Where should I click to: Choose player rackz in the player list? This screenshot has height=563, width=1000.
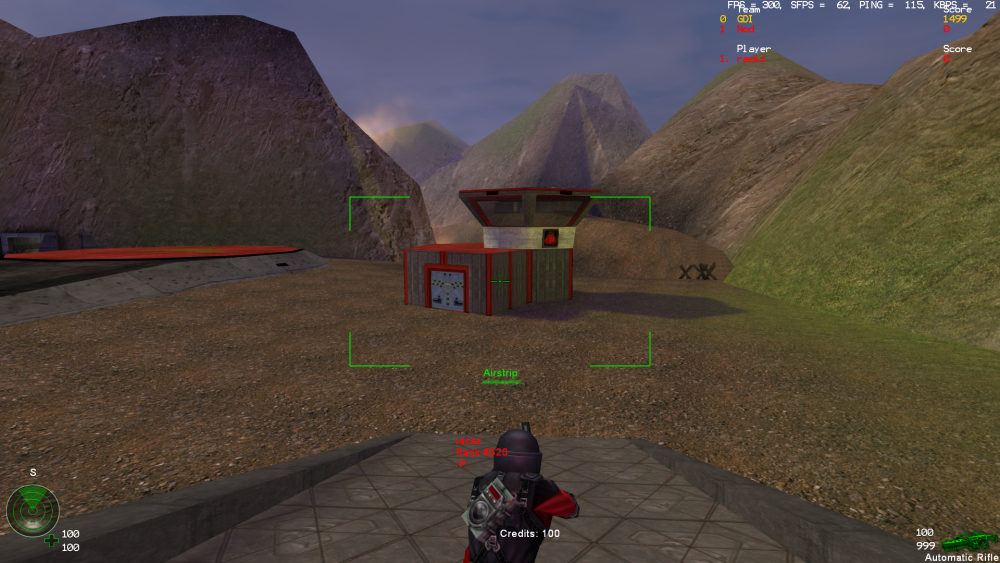(751, 59)
